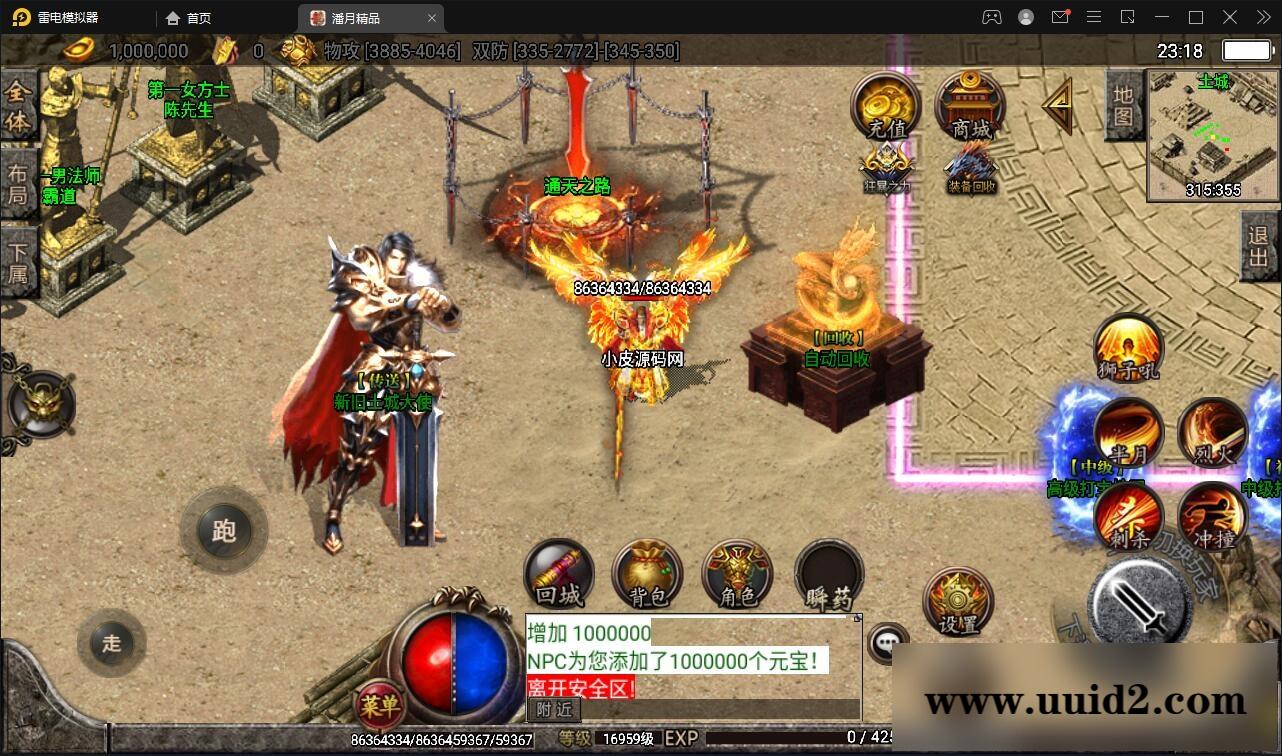
Task: Use the 烈火 (Raging Fire) skill icon
Action: [x=1212, y=432]
